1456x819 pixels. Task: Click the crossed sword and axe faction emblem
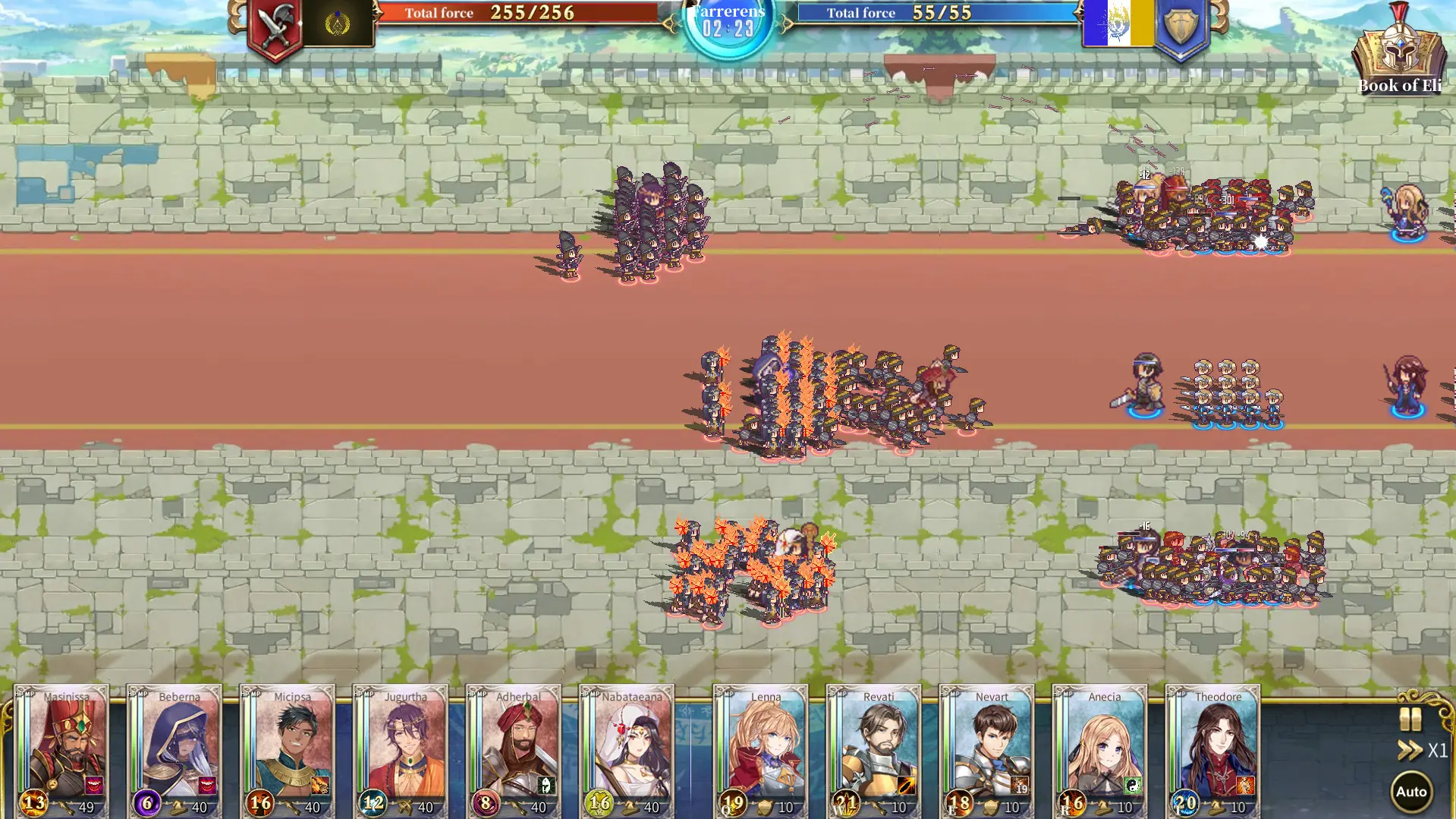275,21
